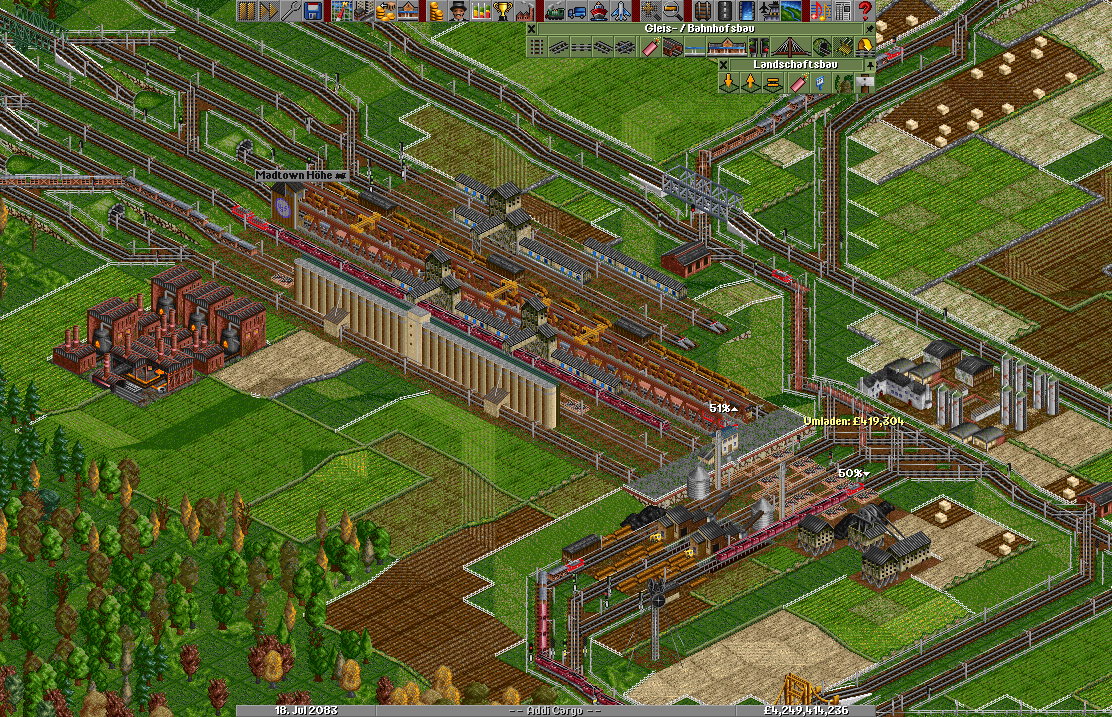This screenshot has width=1112, height=717.
Task: Open the red question mark help menu
Action: 865,11
